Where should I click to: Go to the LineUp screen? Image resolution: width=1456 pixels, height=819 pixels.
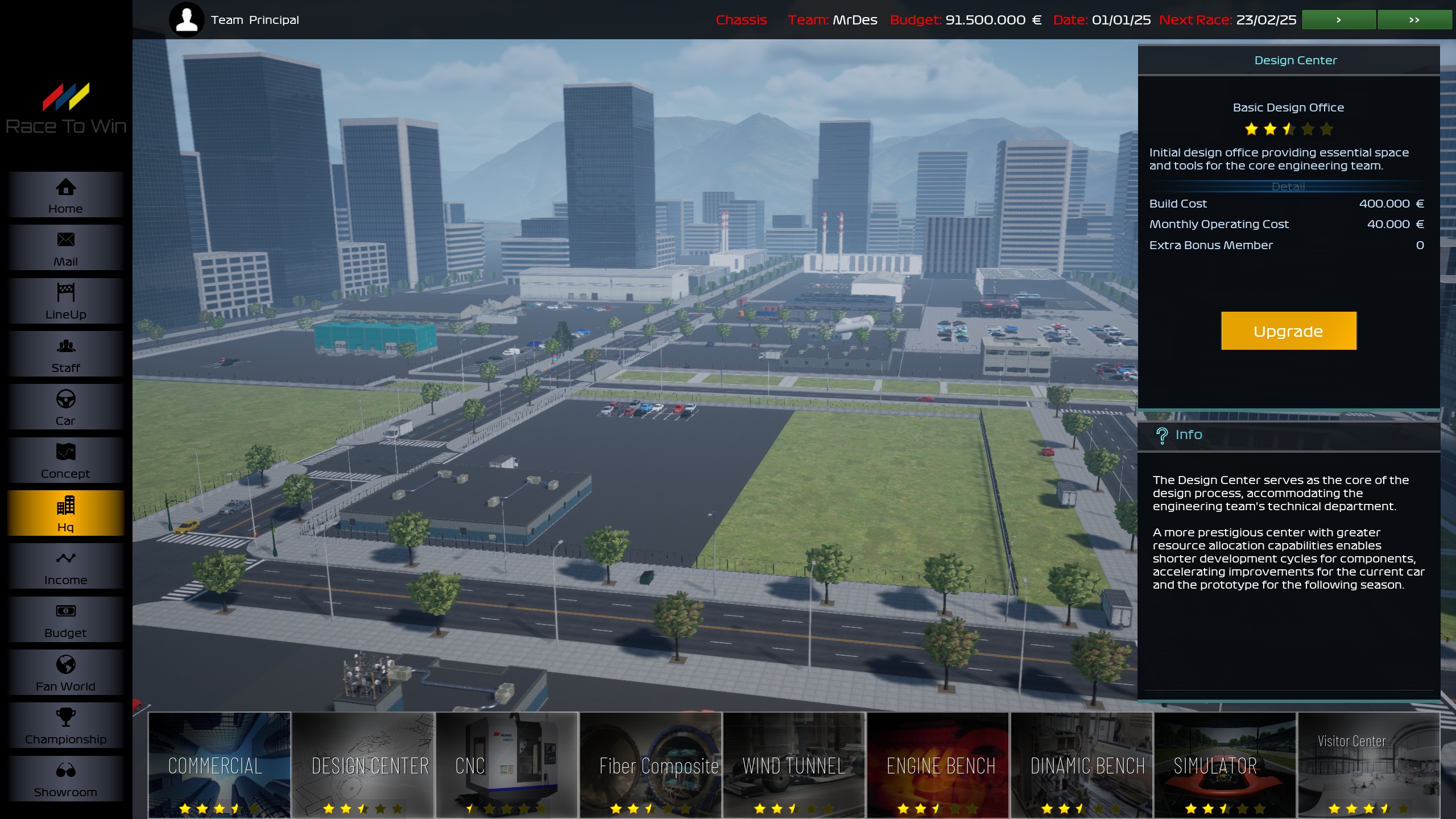click(x=65, y=301)
